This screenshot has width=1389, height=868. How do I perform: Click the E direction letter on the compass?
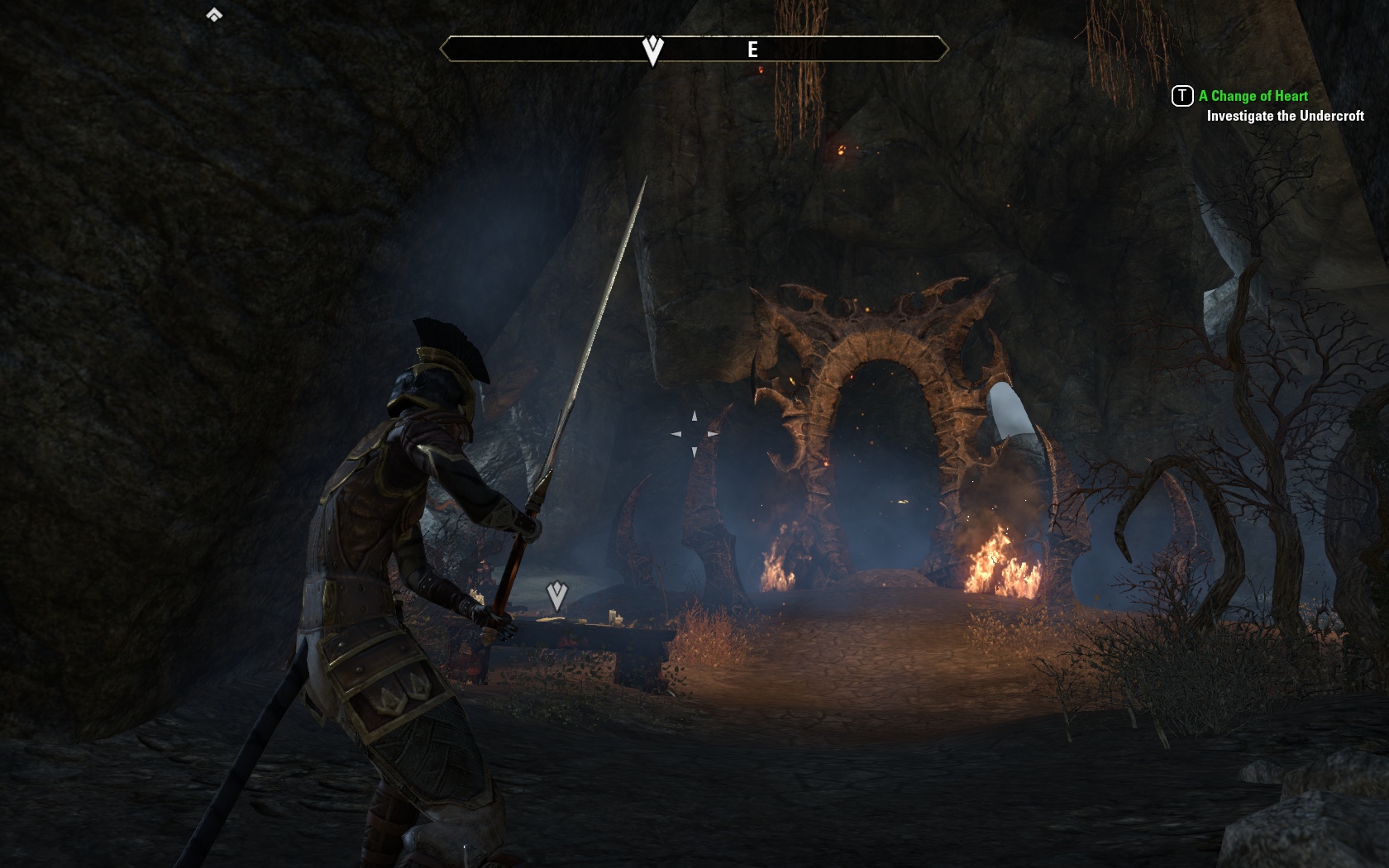752,50
